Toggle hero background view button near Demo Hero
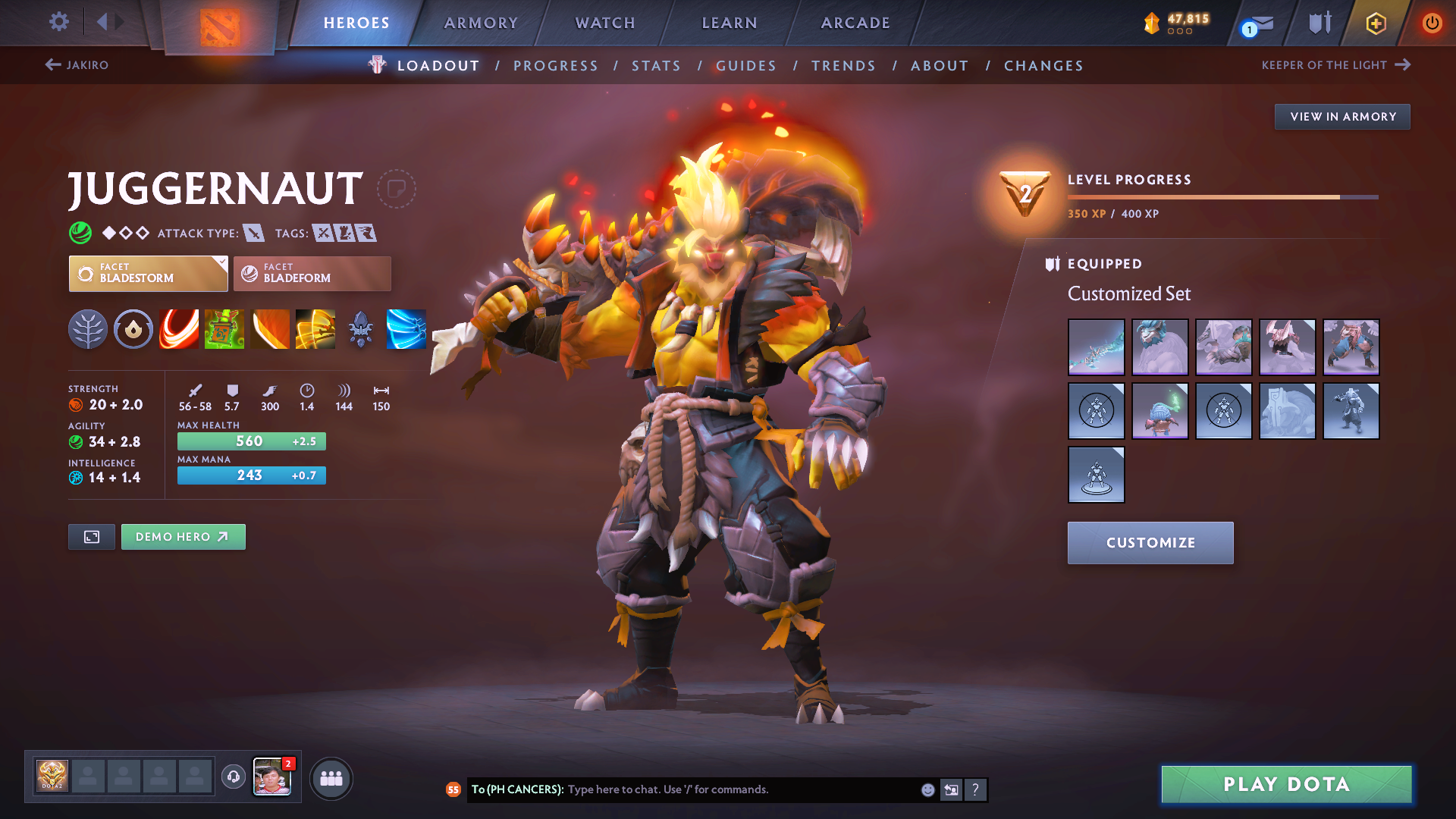1456x819 pixels. [x=91, y=536]
